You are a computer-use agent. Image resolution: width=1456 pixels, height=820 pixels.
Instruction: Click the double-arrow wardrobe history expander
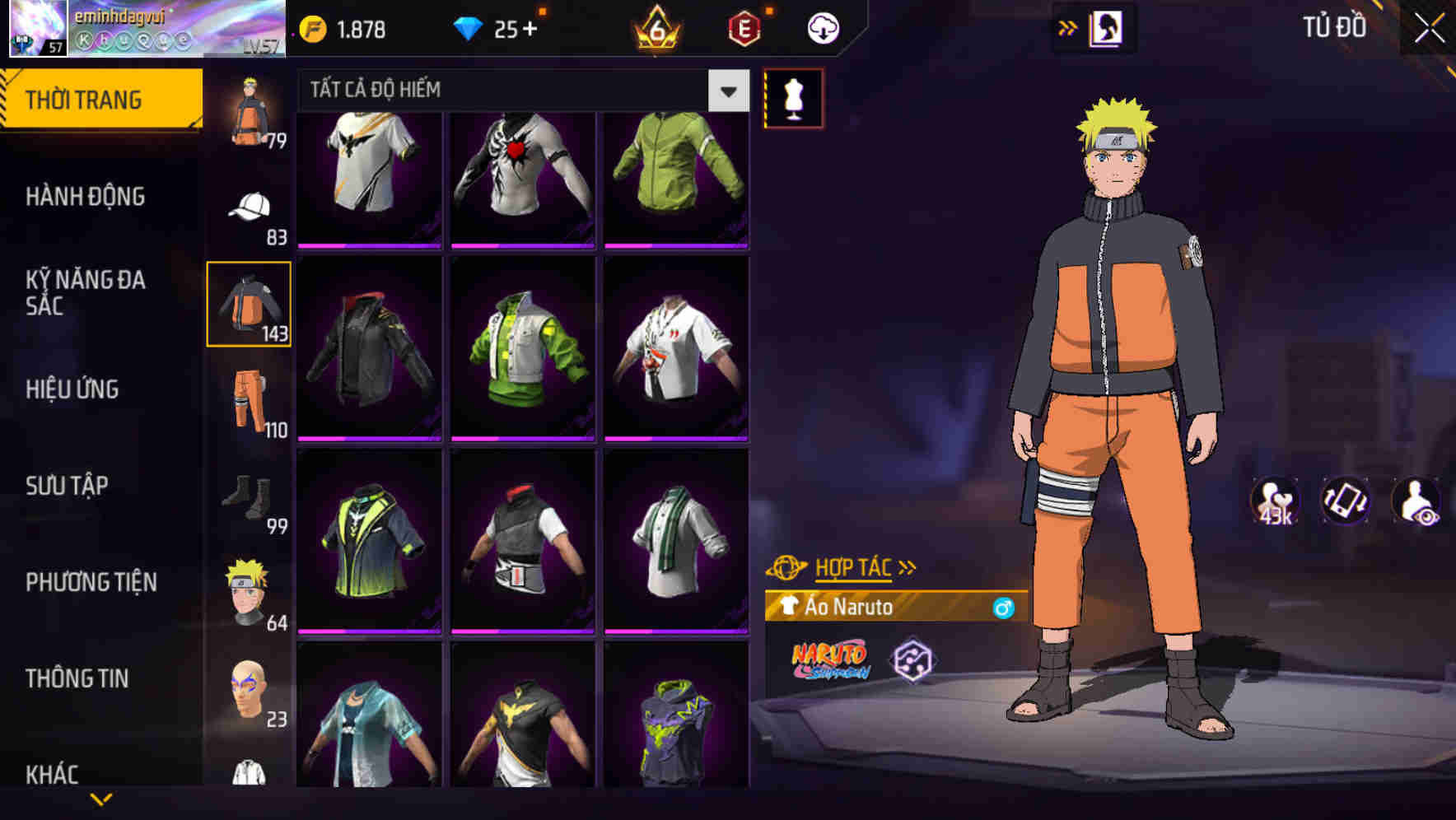[1068, 26]
